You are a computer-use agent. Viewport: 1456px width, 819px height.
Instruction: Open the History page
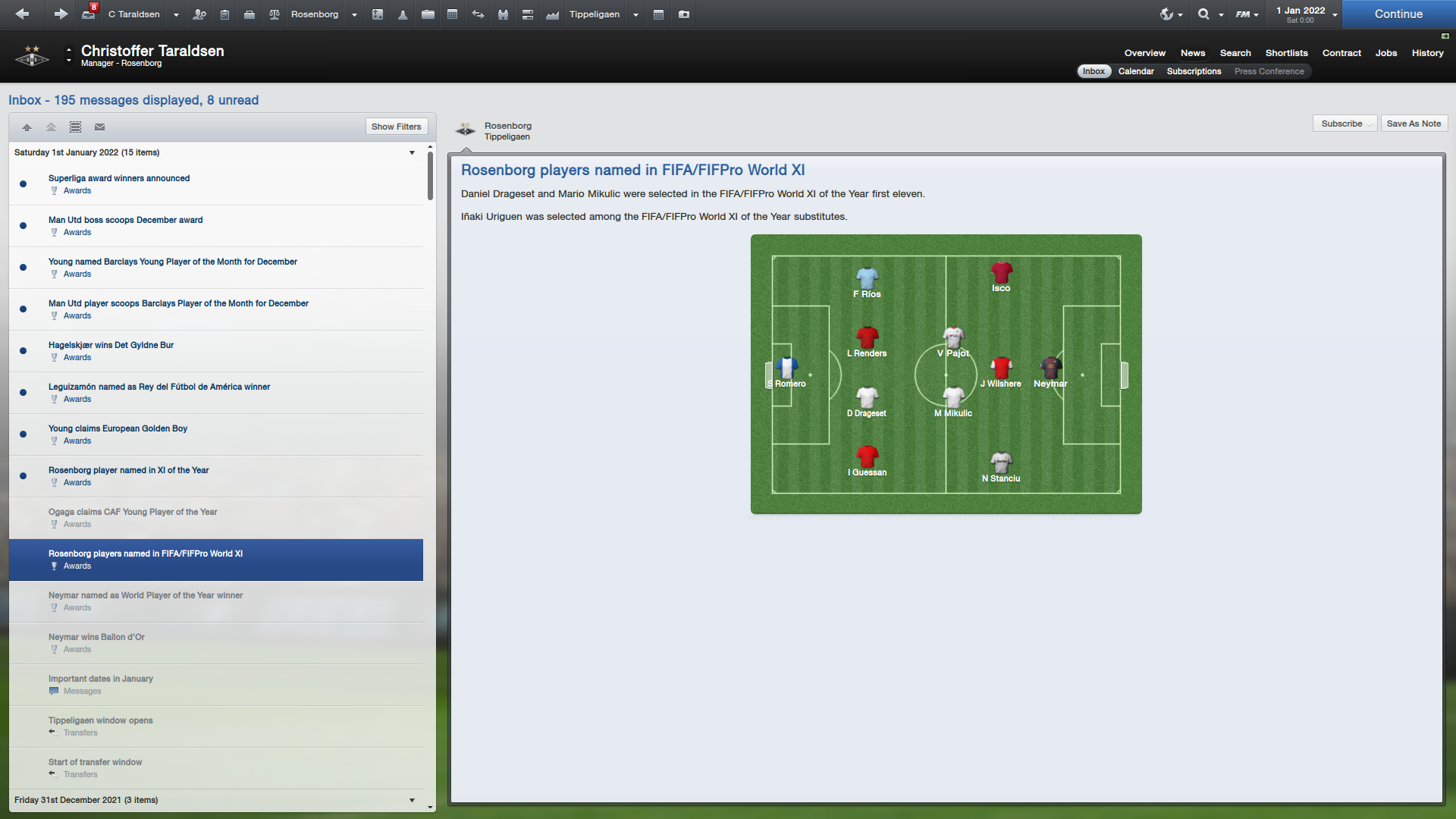point(1427,53)
